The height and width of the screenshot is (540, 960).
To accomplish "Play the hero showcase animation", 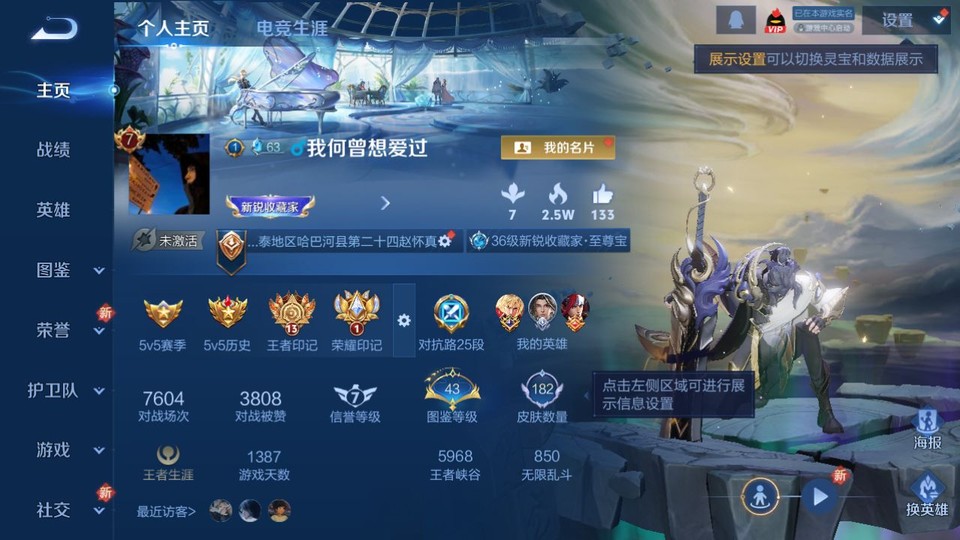I will tap(819, 496).
